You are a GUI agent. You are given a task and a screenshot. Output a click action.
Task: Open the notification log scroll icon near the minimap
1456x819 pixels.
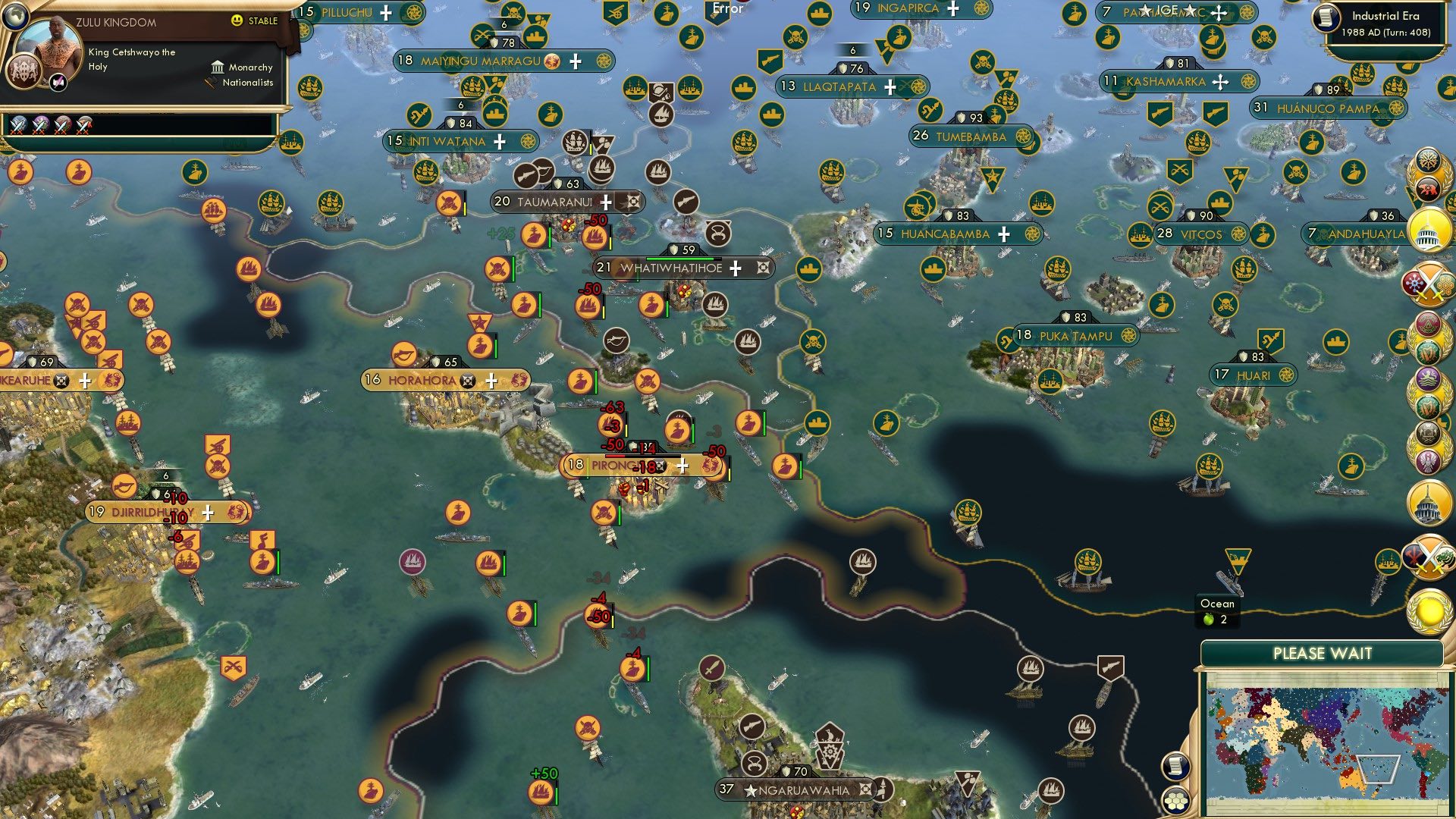coord(1175,765)
